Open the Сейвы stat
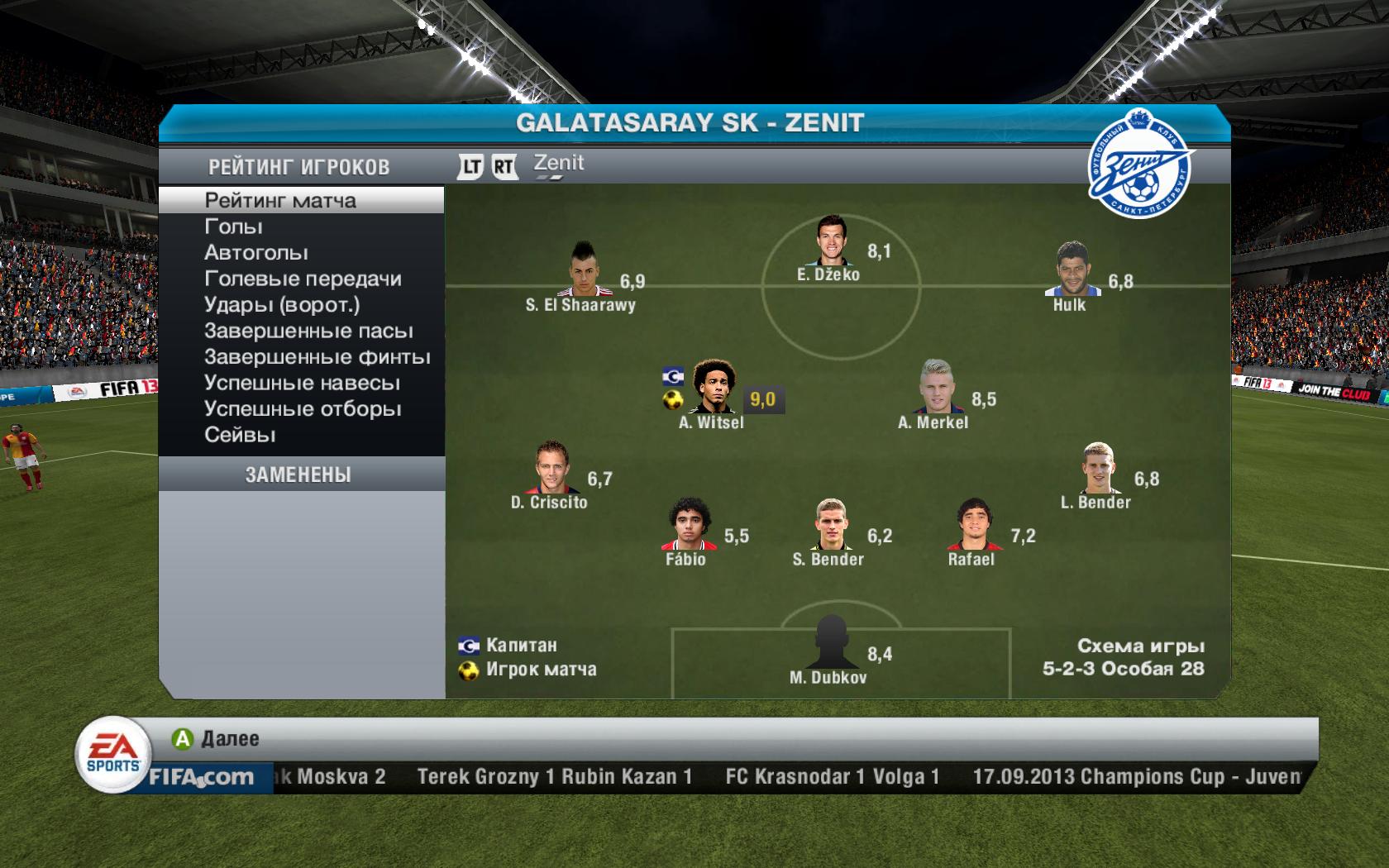 coord(240,435)
